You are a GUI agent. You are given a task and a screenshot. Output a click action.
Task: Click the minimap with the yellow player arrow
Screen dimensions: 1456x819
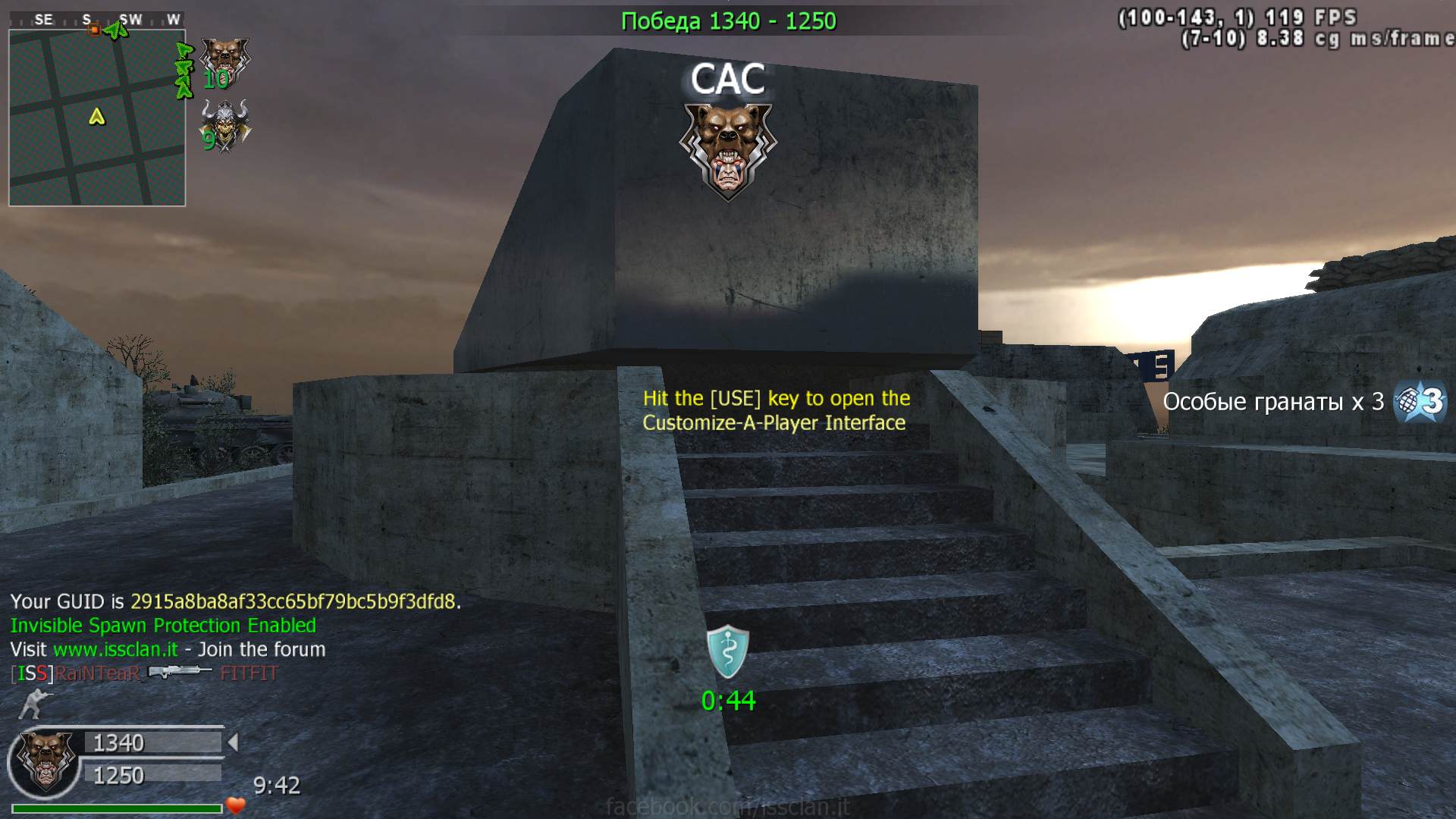[x=97, y=118]
